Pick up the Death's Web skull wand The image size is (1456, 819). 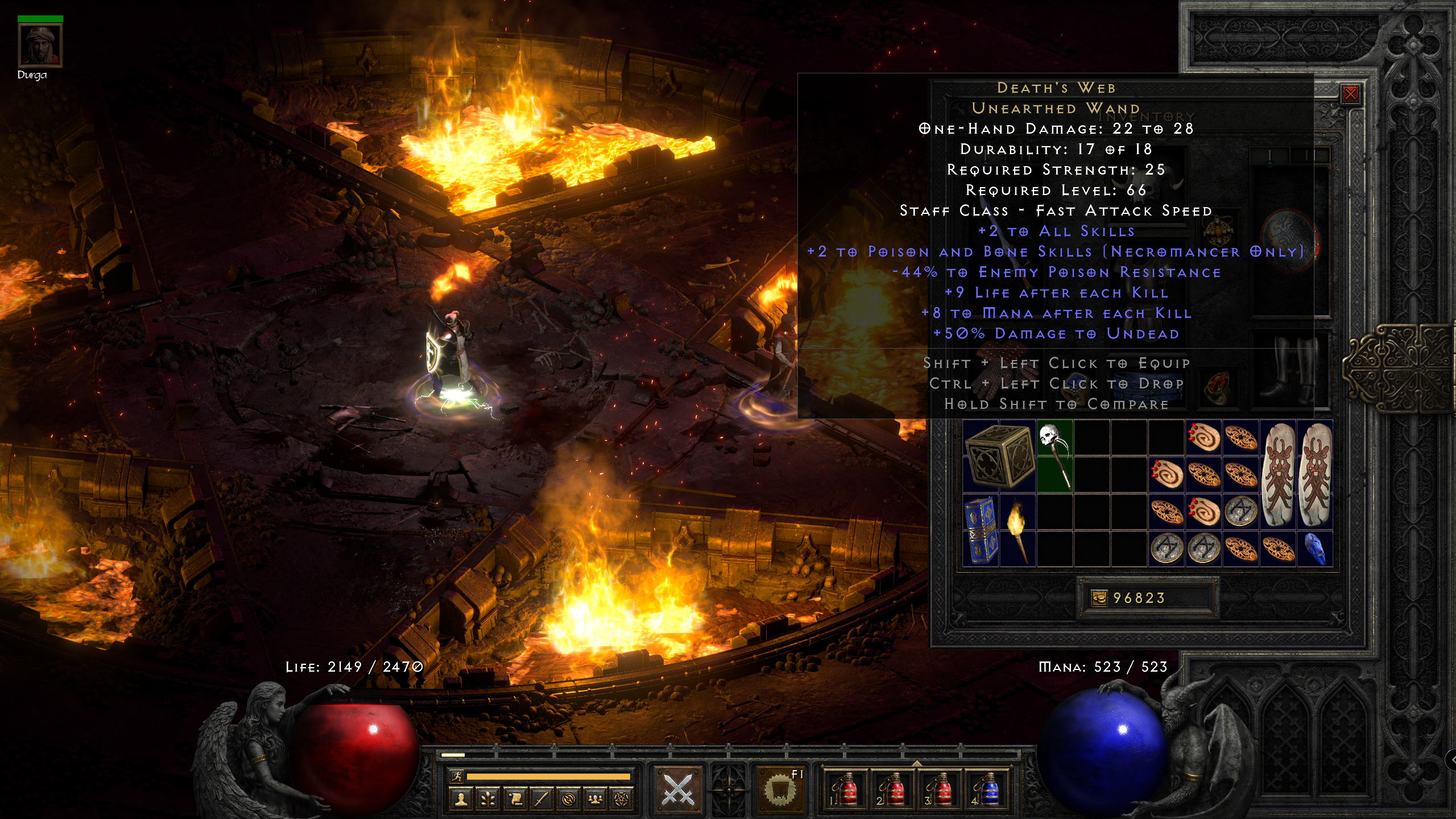(1055, 456)
